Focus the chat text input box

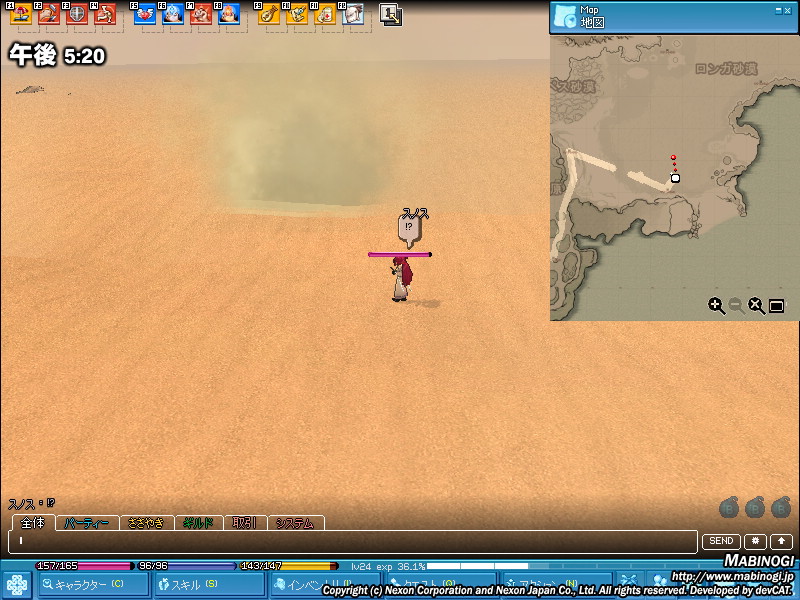[x=350, y=541]
